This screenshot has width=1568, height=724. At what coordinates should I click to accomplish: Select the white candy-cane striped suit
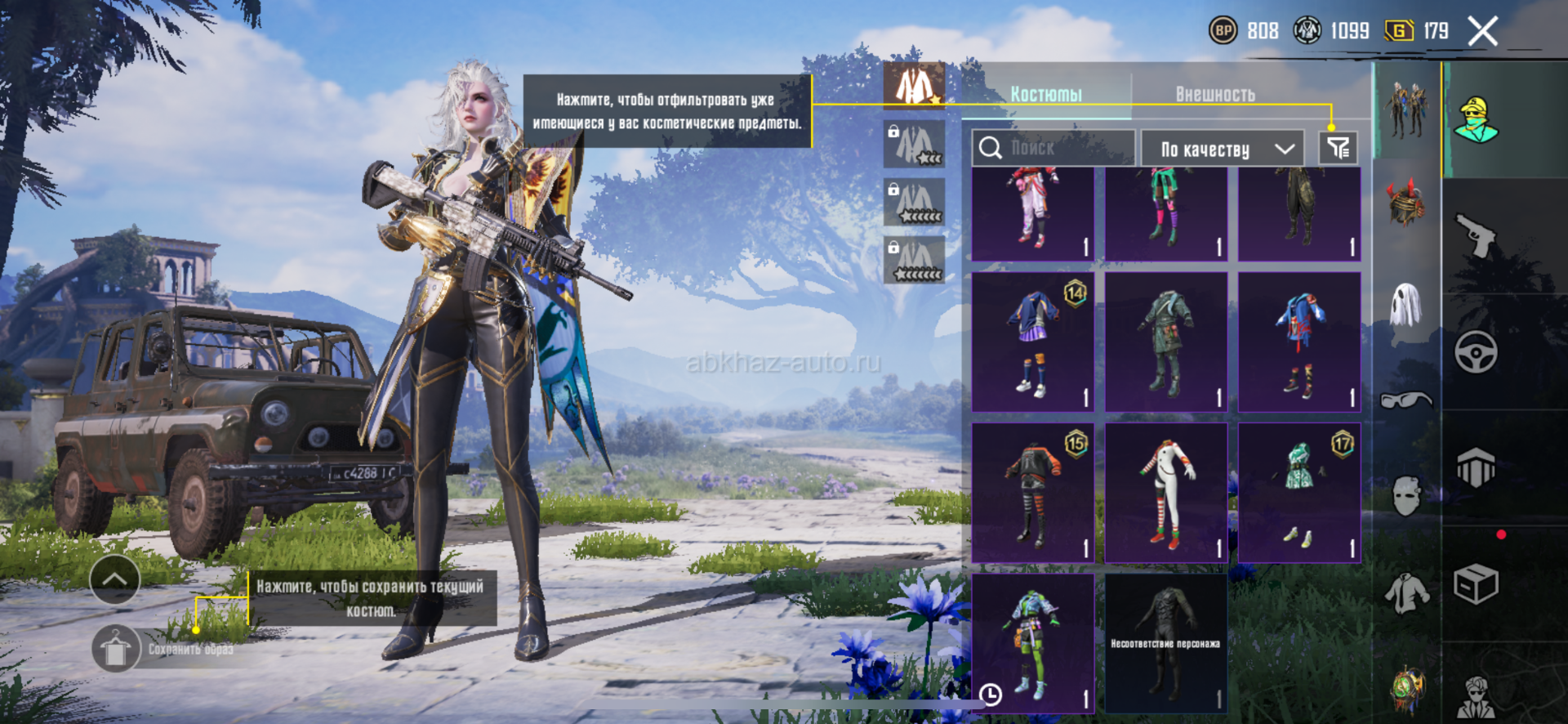point(1165,493)
